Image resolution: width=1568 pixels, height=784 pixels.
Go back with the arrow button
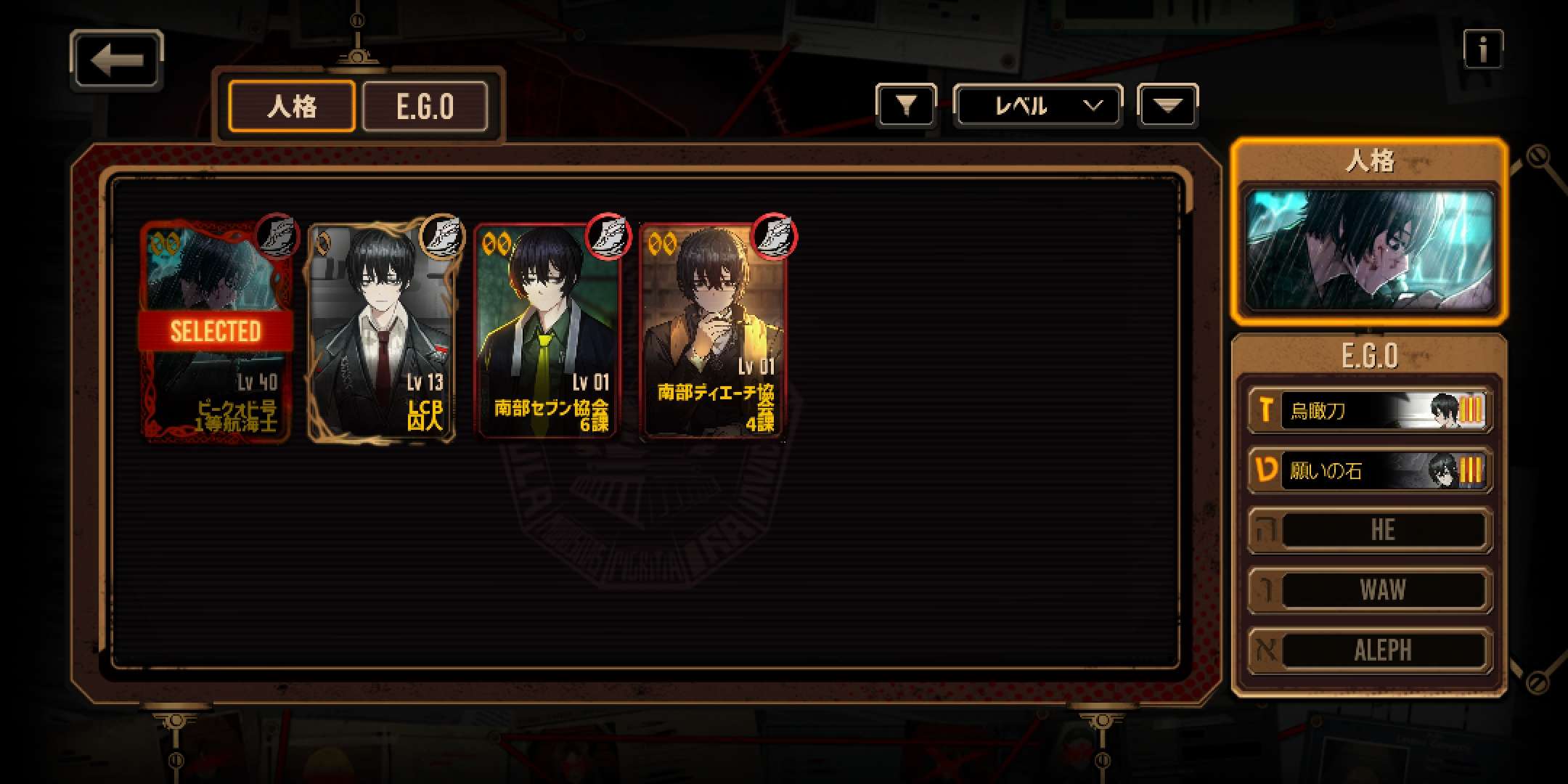pos(116,60)
